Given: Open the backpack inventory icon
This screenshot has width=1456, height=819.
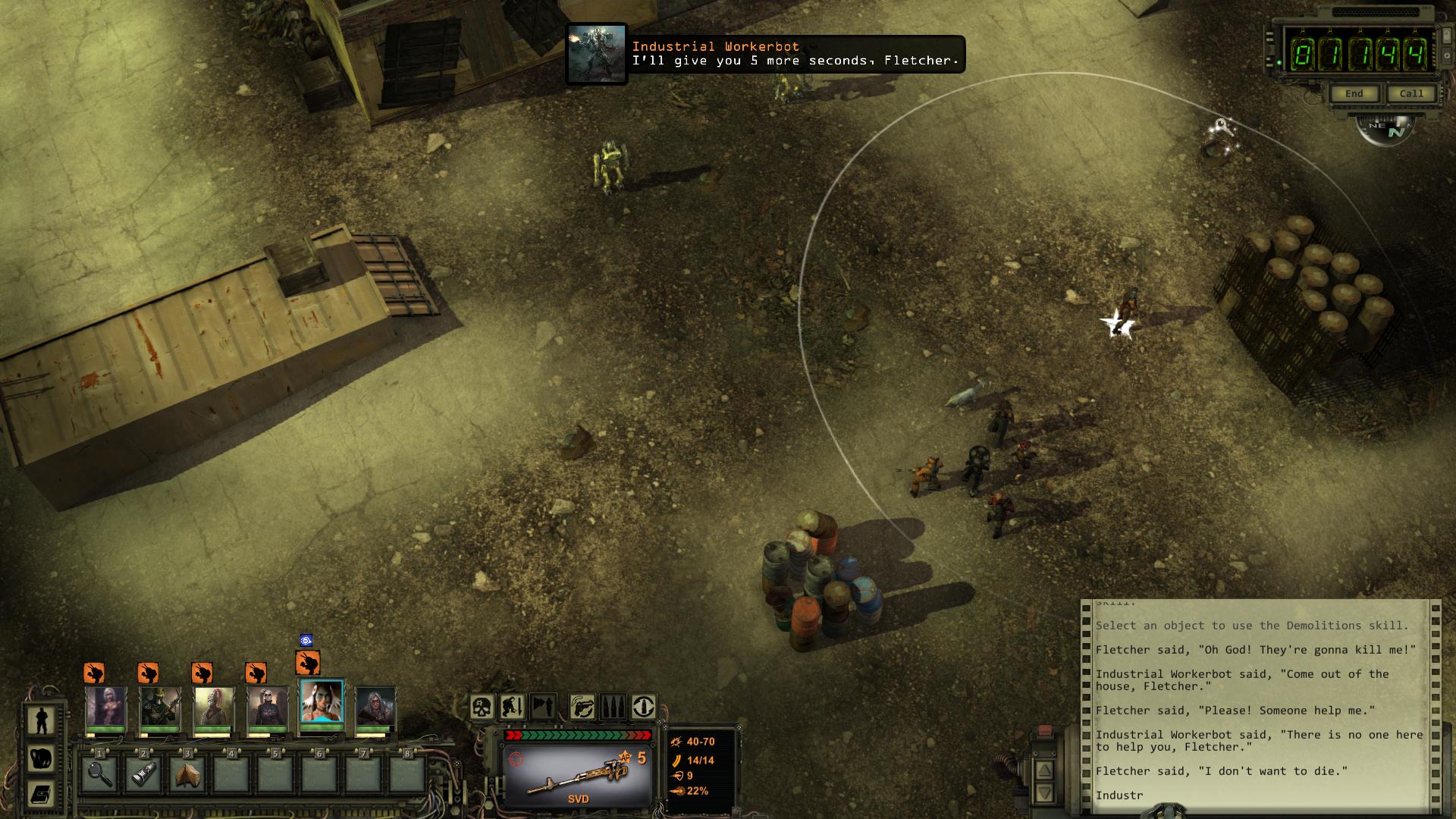Looking at the screenshot, I should pyautogui.click(x=41, y=757).
